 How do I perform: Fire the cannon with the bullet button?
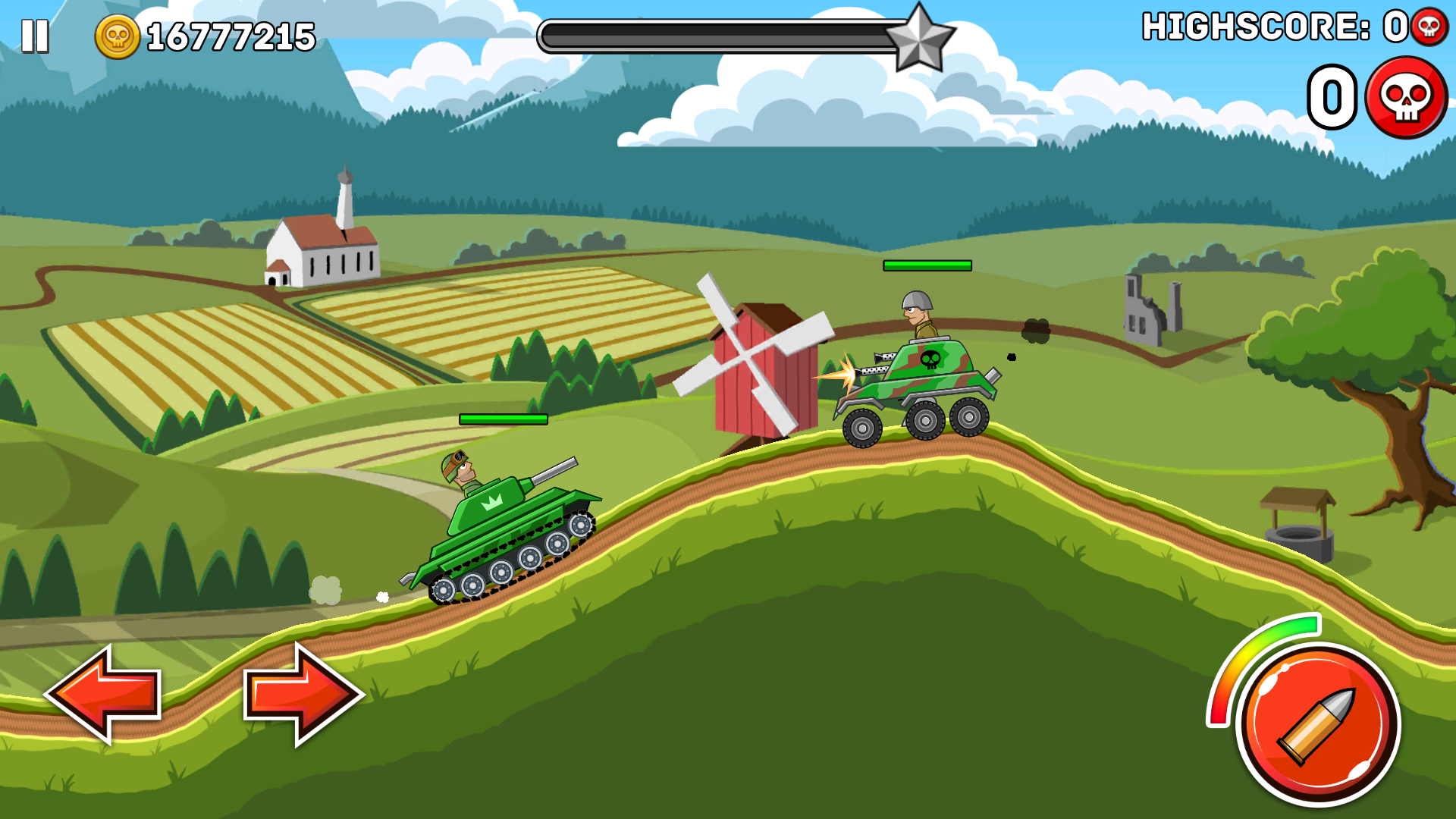click(1318, 723)
